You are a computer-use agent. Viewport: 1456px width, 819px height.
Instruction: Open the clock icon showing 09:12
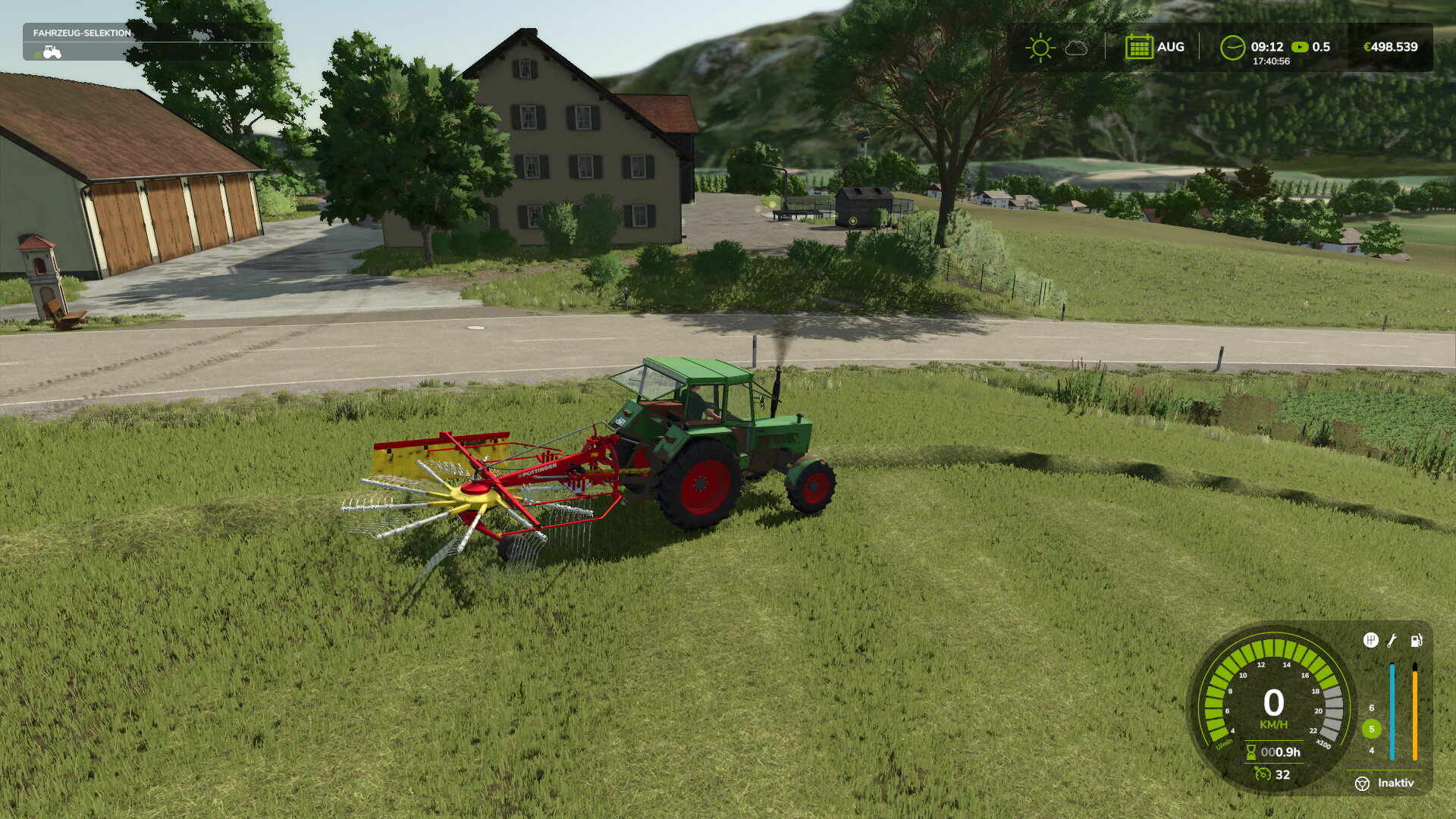point(1234,47)
